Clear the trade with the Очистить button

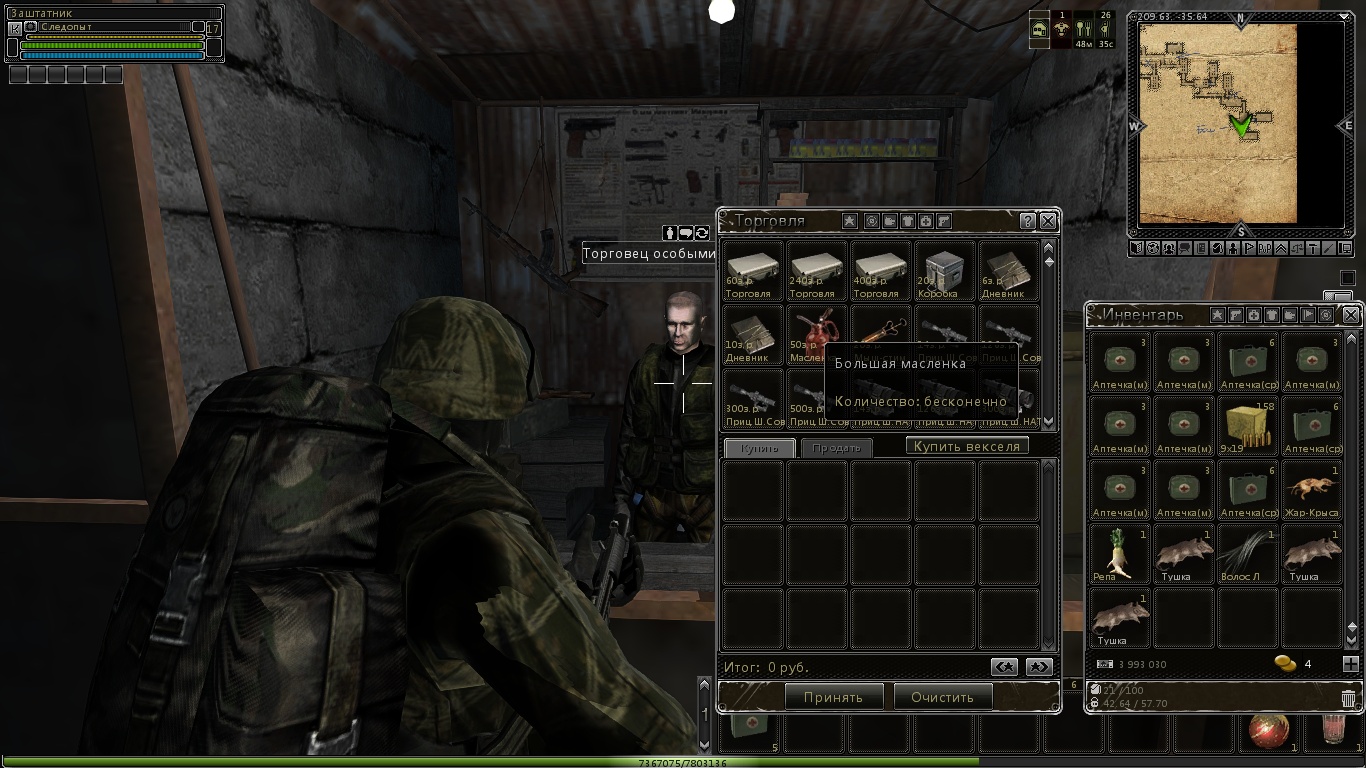(x=942, y=697)
